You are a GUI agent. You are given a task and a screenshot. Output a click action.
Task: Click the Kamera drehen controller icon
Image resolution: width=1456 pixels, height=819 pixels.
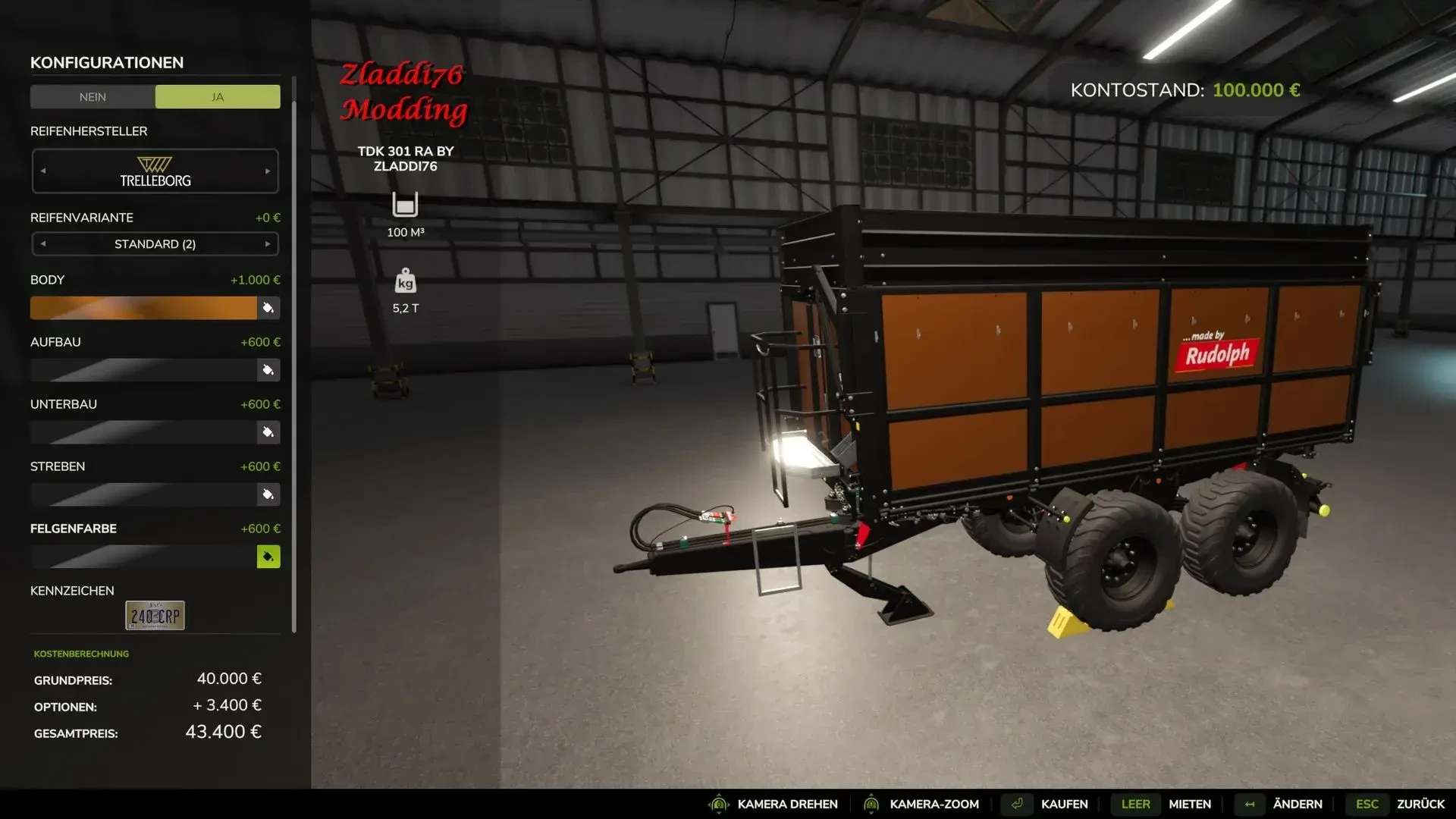tap(719, 804)
